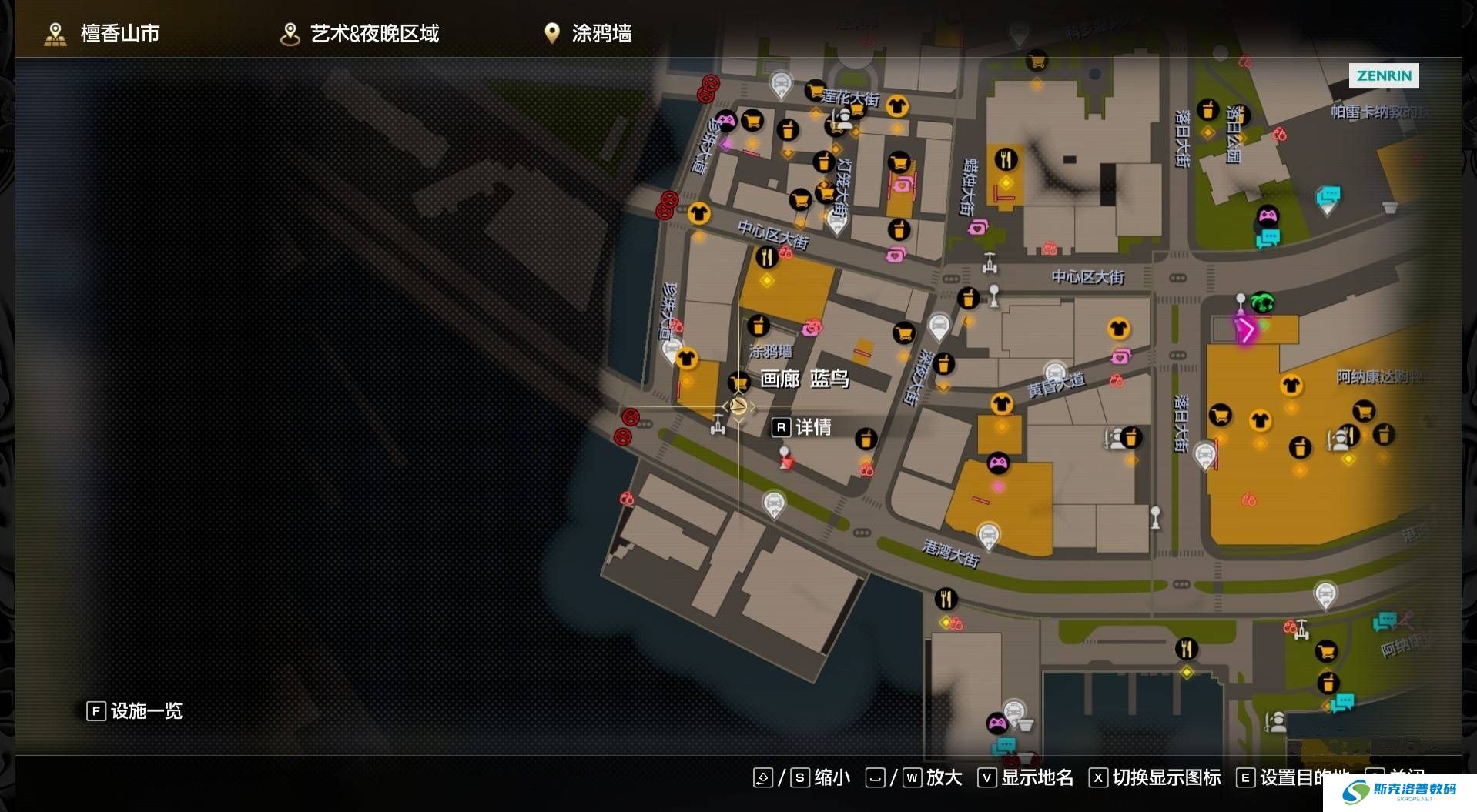Select the taxi pin on 落日大街

(x=1204, y=456)
